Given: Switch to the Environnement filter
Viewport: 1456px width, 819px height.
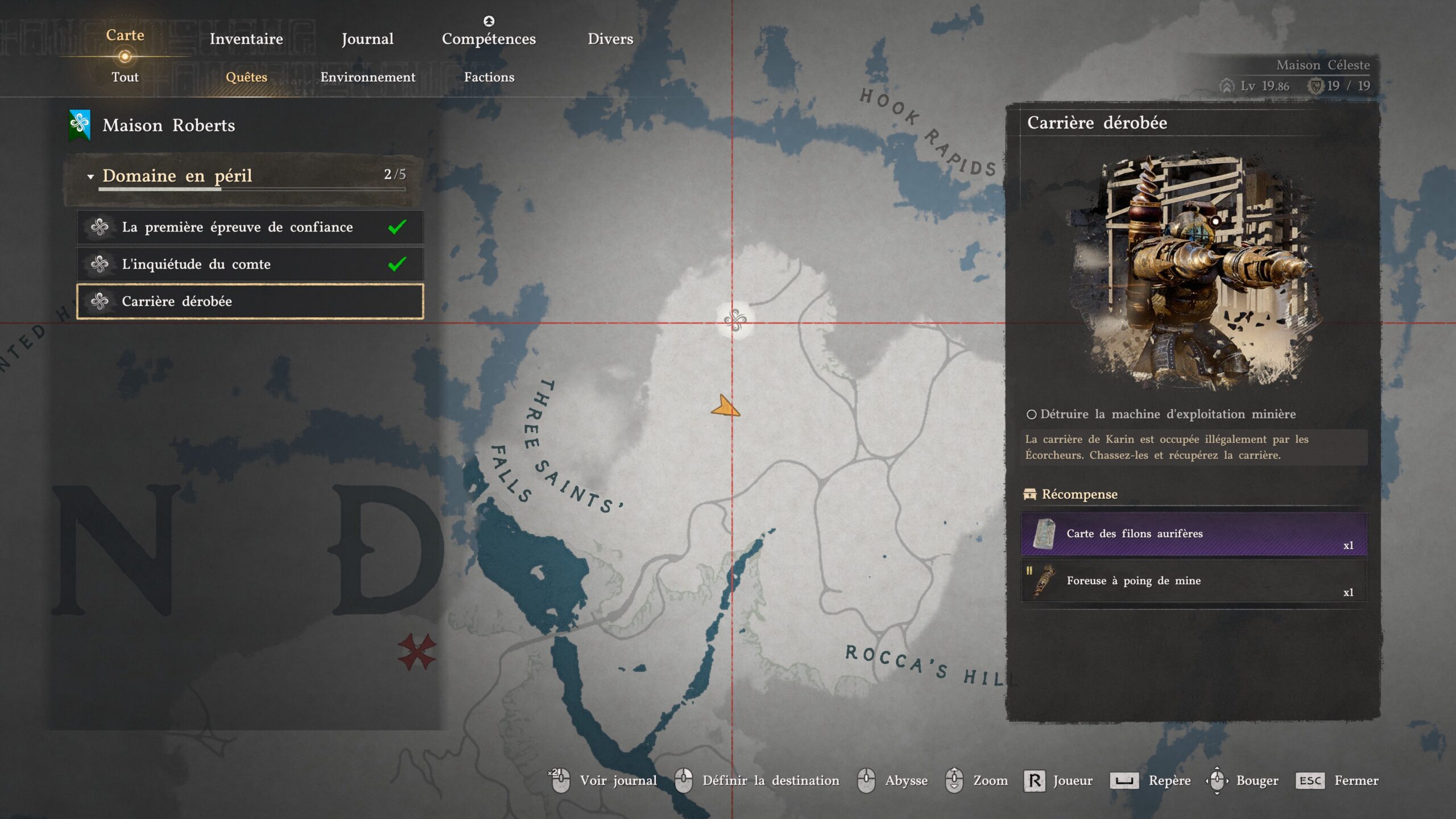Looking at the screenshot, I should 368,77.
